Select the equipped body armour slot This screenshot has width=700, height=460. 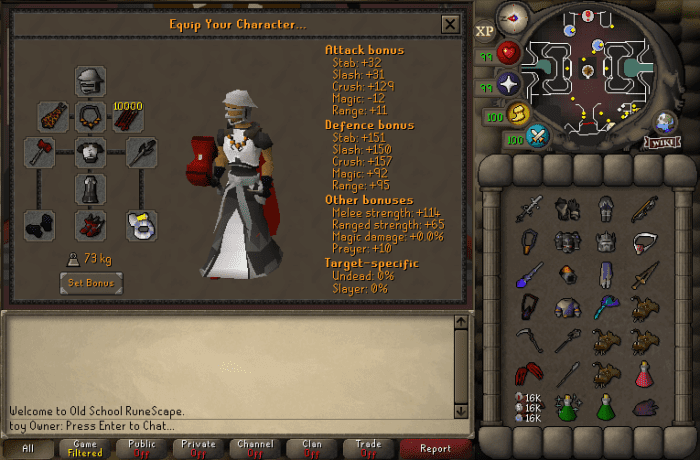coord(91,153)
